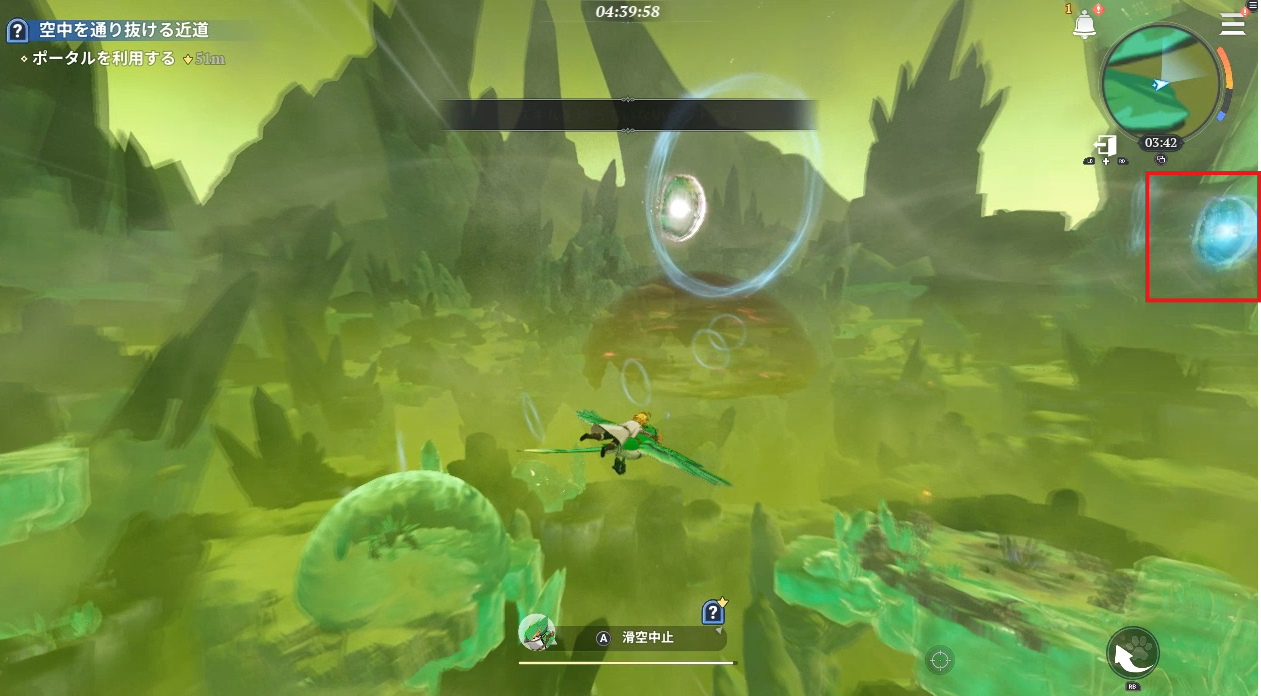This screenshot has height=696, width=1261.
Task: Click the exit door icon
Action: [x=1105, y=144]
